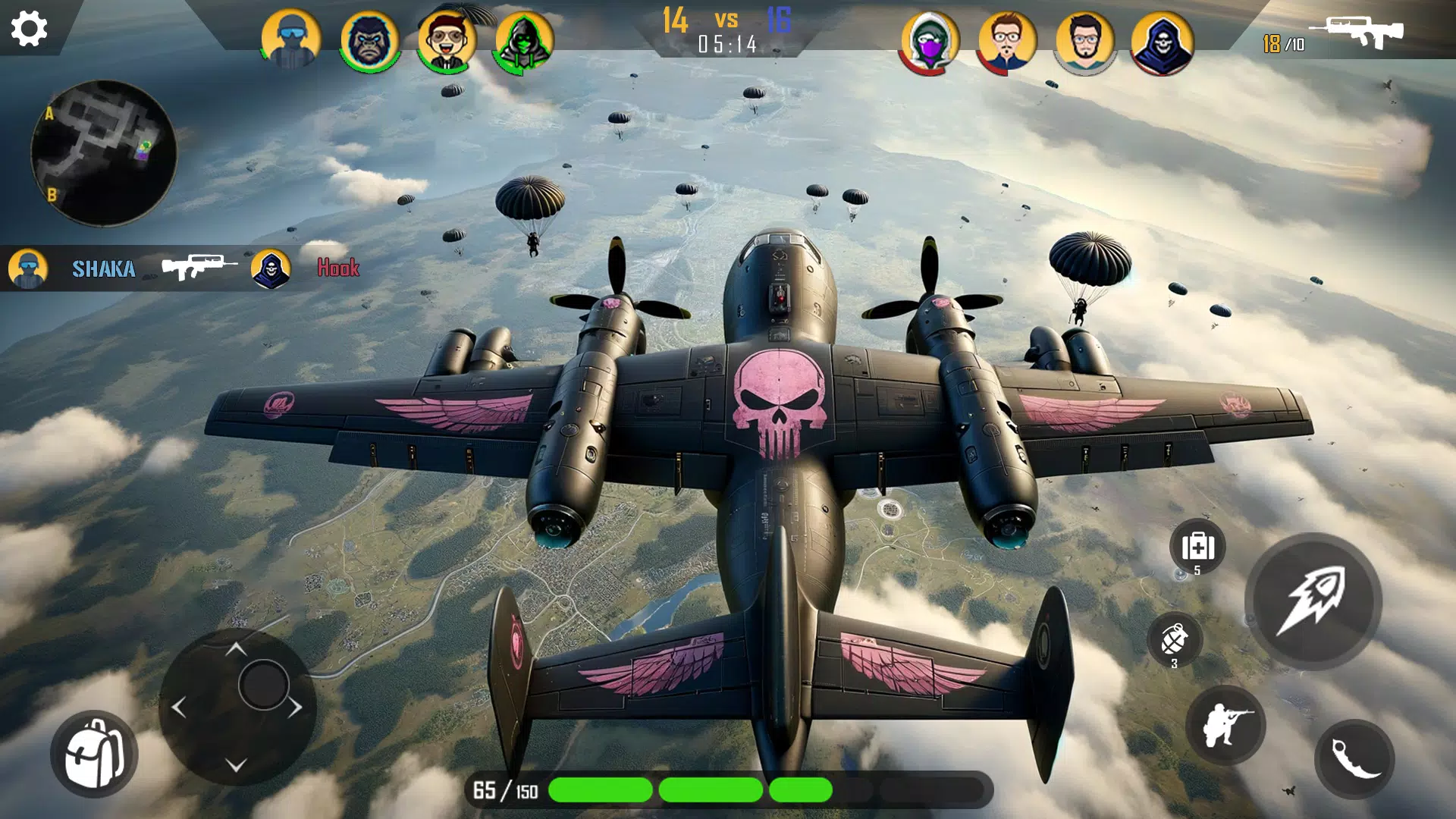Tap the movement joystick center knob
This screenshot has height=819, width=1456.
coord(263,685)
